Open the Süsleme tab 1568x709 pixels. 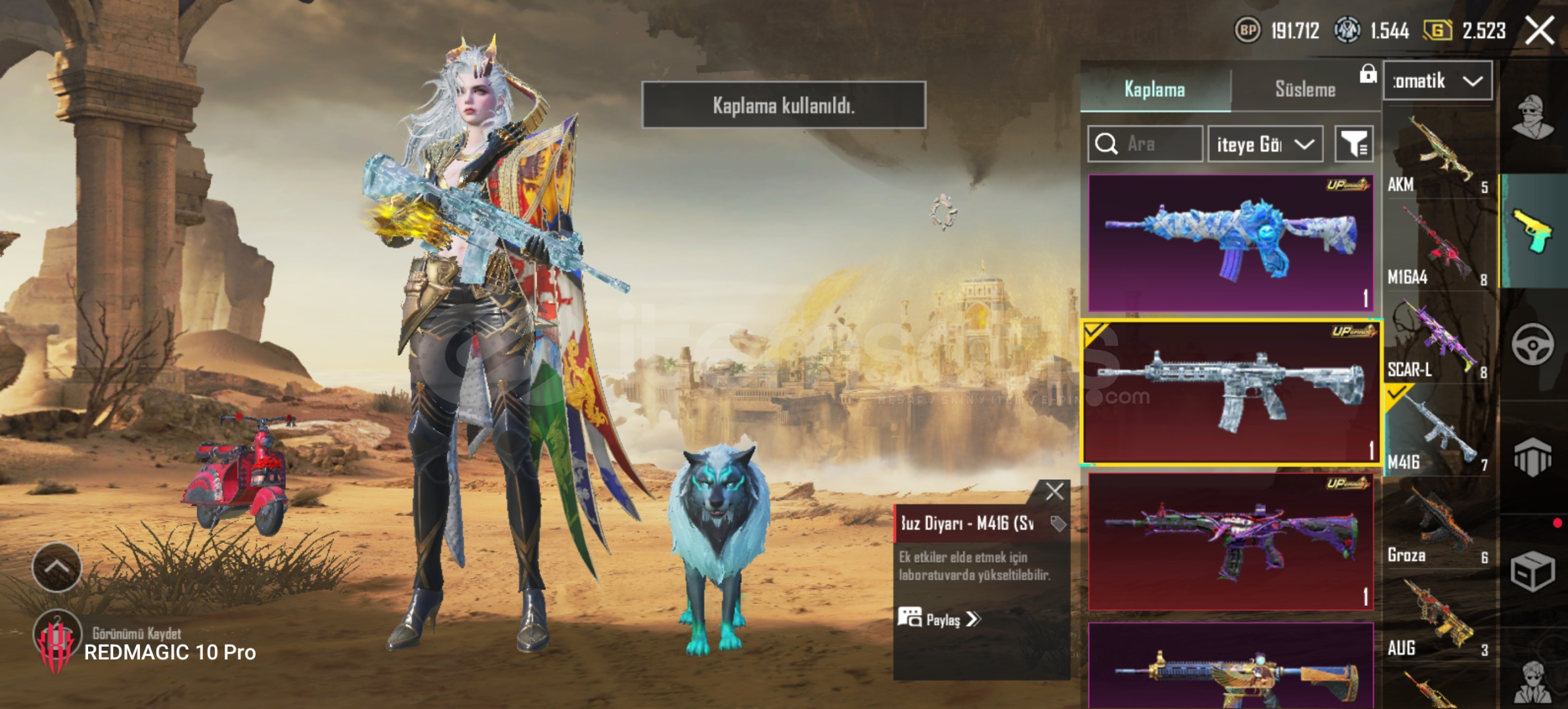tap(1305, 89)
